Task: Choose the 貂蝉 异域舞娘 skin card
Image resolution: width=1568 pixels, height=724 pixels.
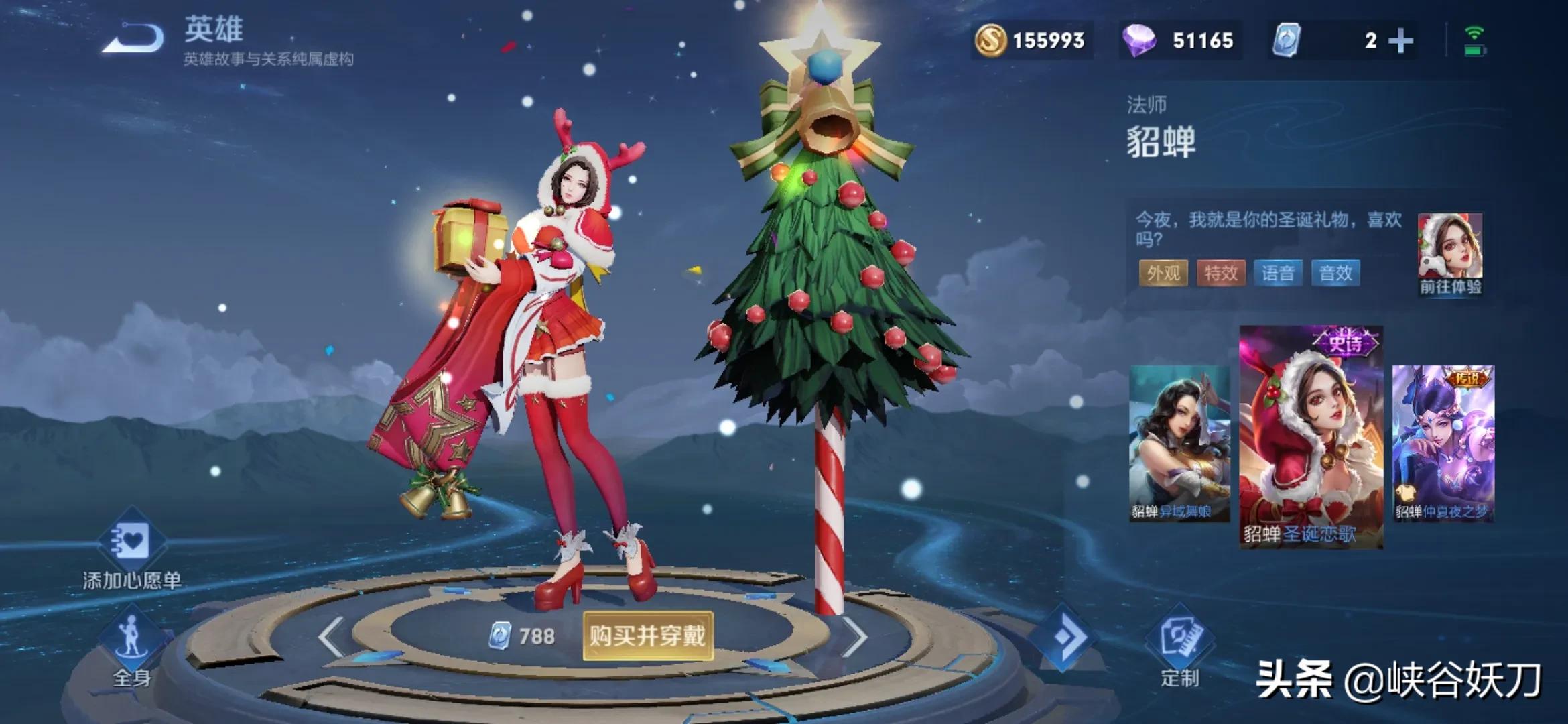Action: 1179,443
